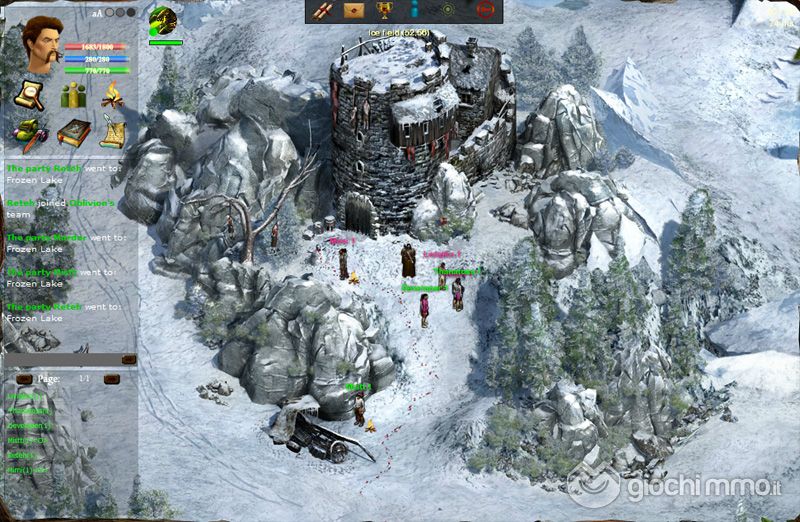Viewport: 800px width, 522px height.
Task: Select the green creature companion portrait
Action: coord(162,20)
